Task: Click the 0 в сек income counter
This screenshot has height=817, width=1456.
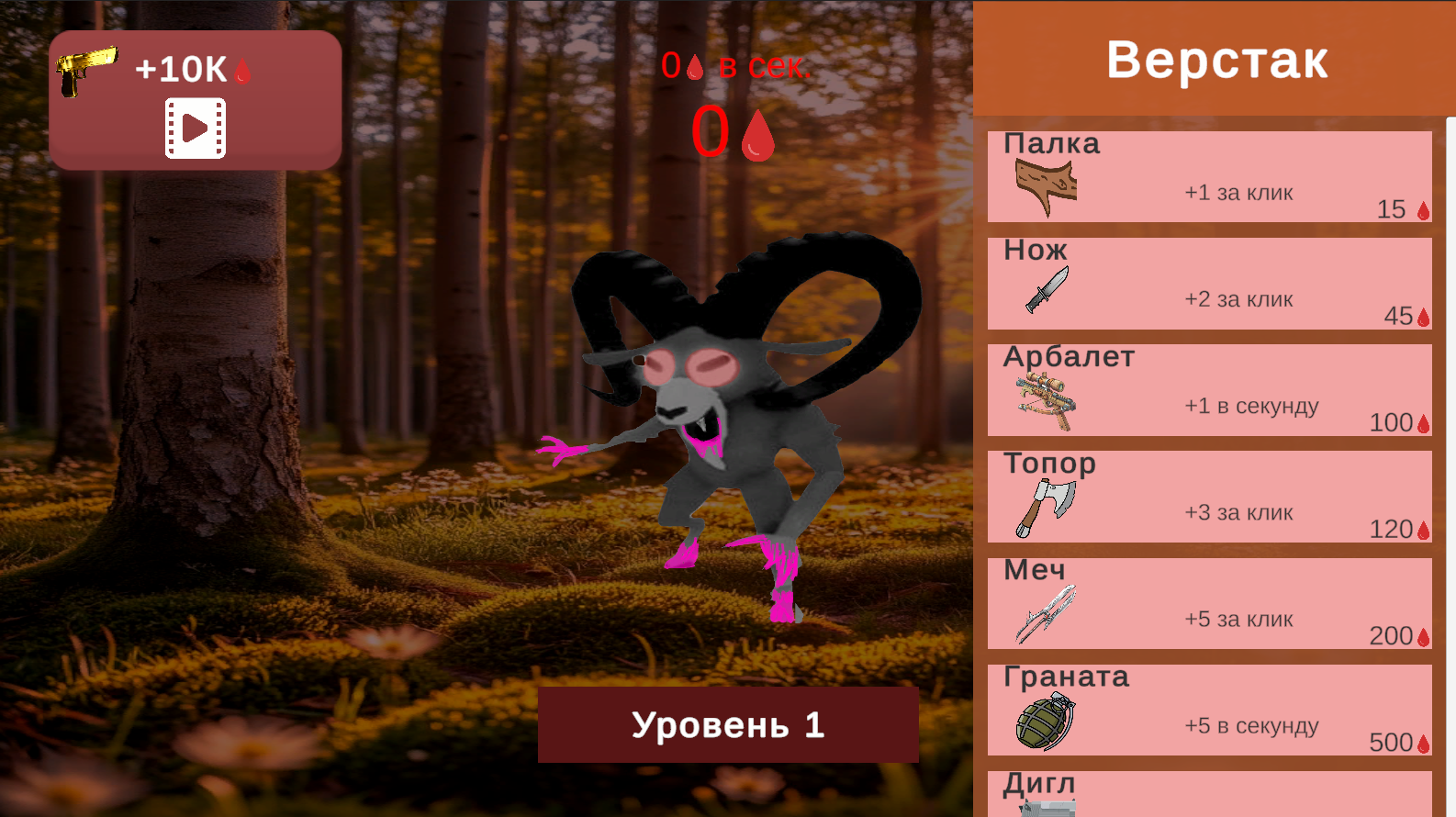Action: click(x=737, y=64)
